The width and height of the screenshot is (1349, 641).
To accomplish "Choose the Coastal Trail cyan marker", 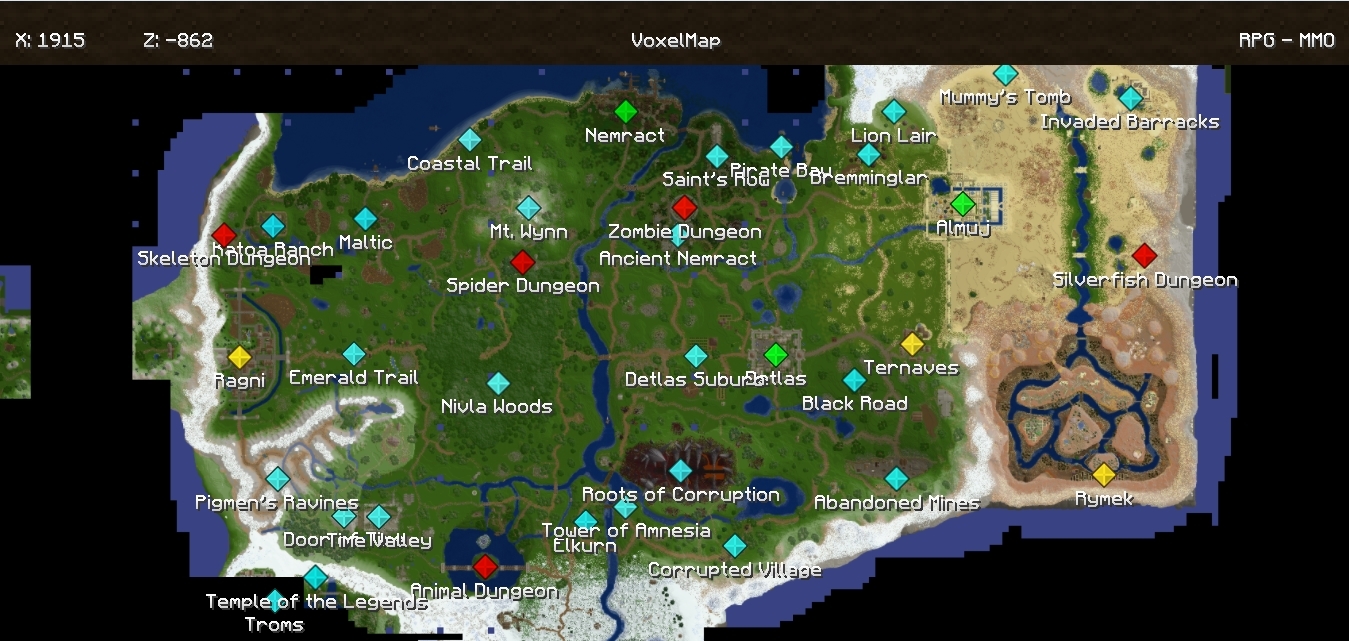I will click(470, 140).
